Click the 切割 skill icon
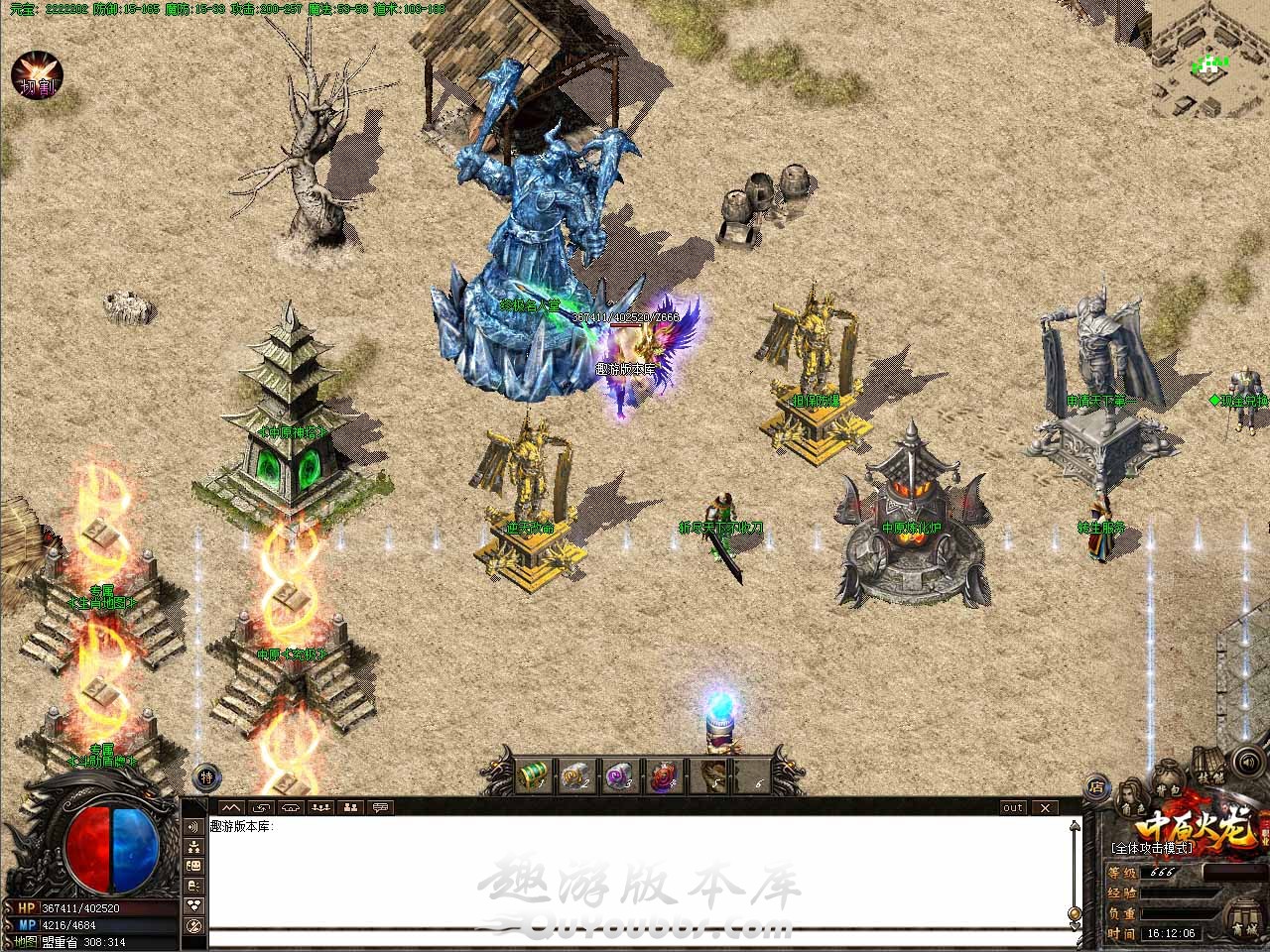 37,76
